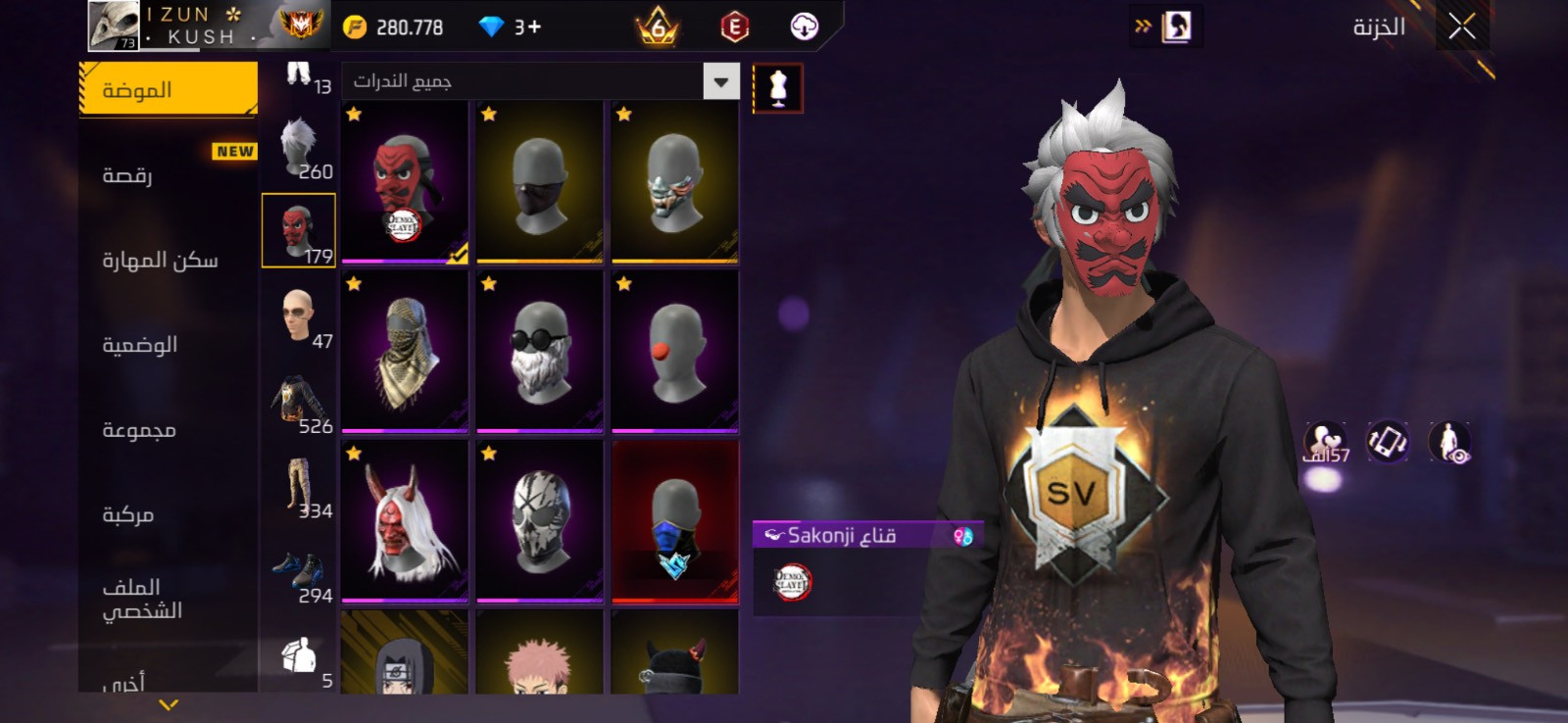Image resolution: width=1568 pixels, height=723 pixels.
Task: Go to the مجموعة collection tab
Action: pyautogui.click(x=139, y=430)
